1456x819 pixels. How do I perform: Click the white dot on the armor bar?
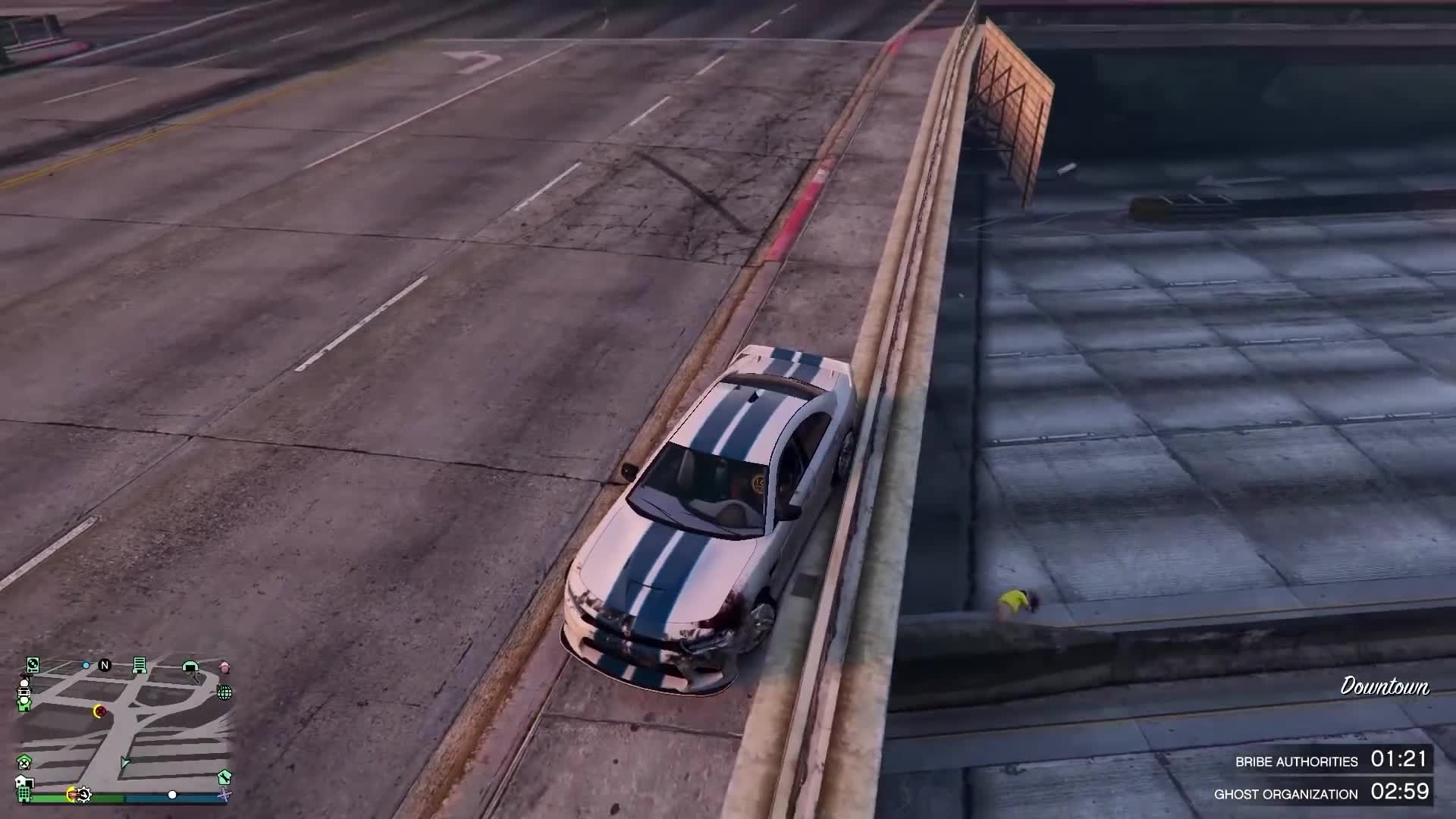[173, 795]
